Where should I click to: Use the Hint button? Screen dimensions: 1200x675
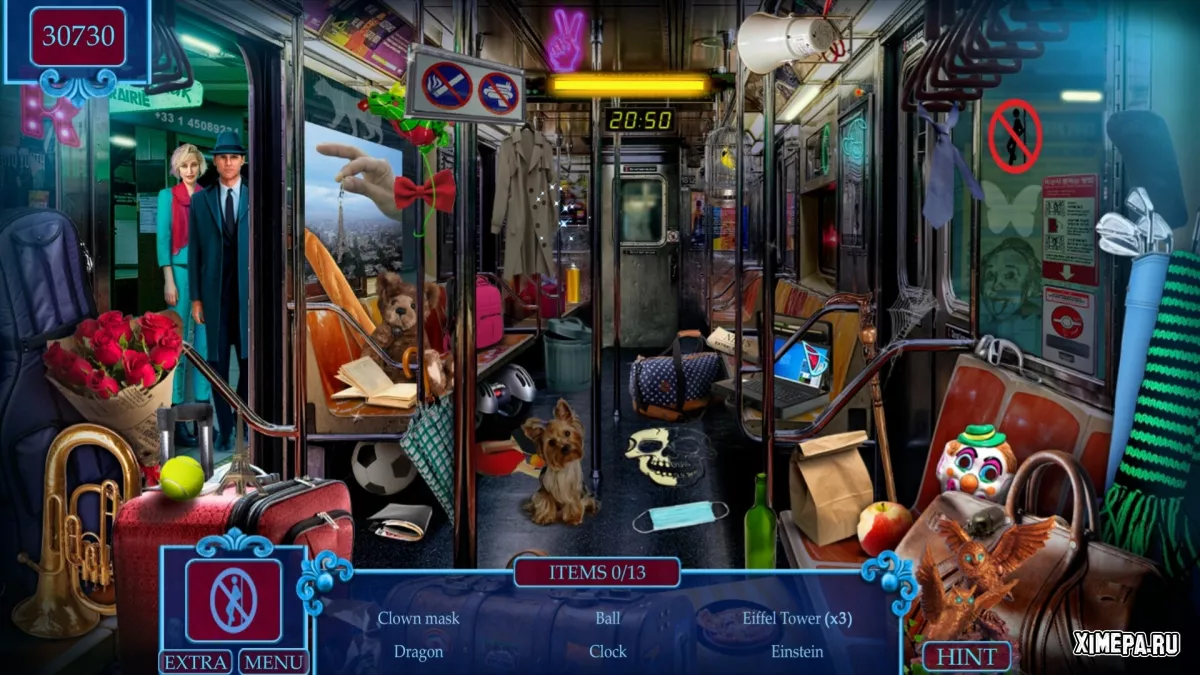[x=966, y=657]
